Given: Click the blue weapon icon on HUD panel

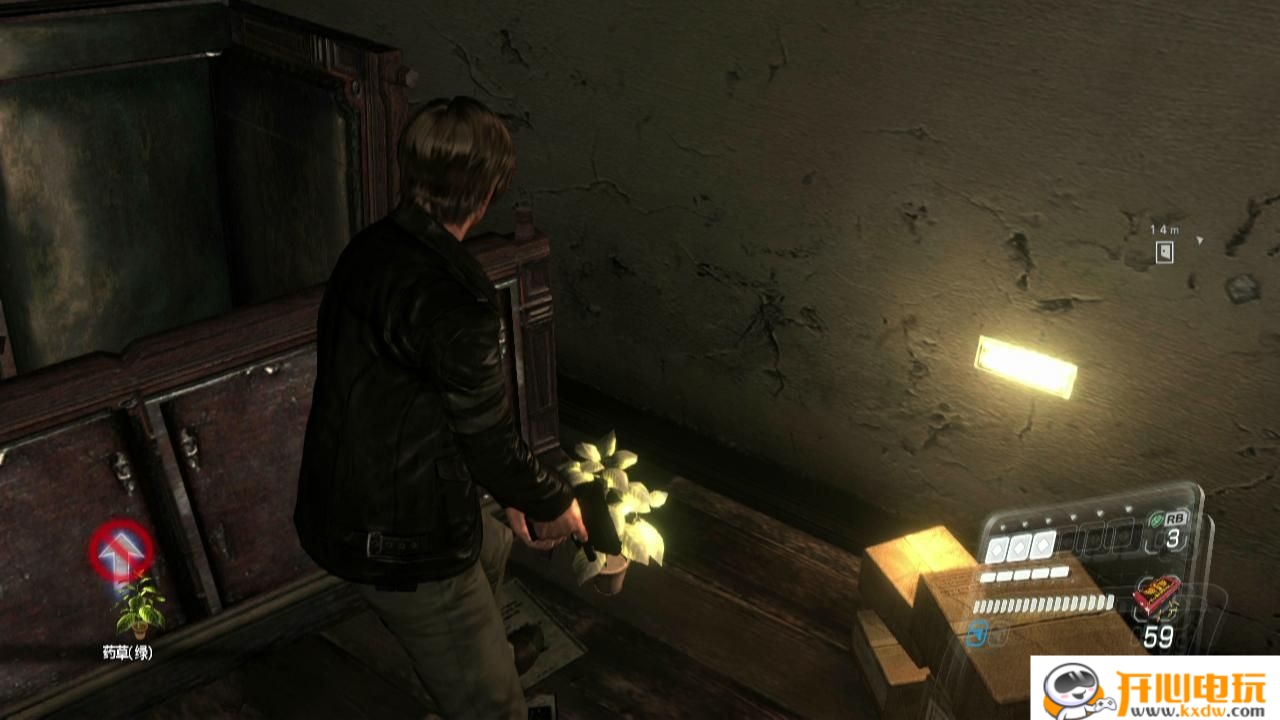Looking at the screenshot, I should point(978,632).
